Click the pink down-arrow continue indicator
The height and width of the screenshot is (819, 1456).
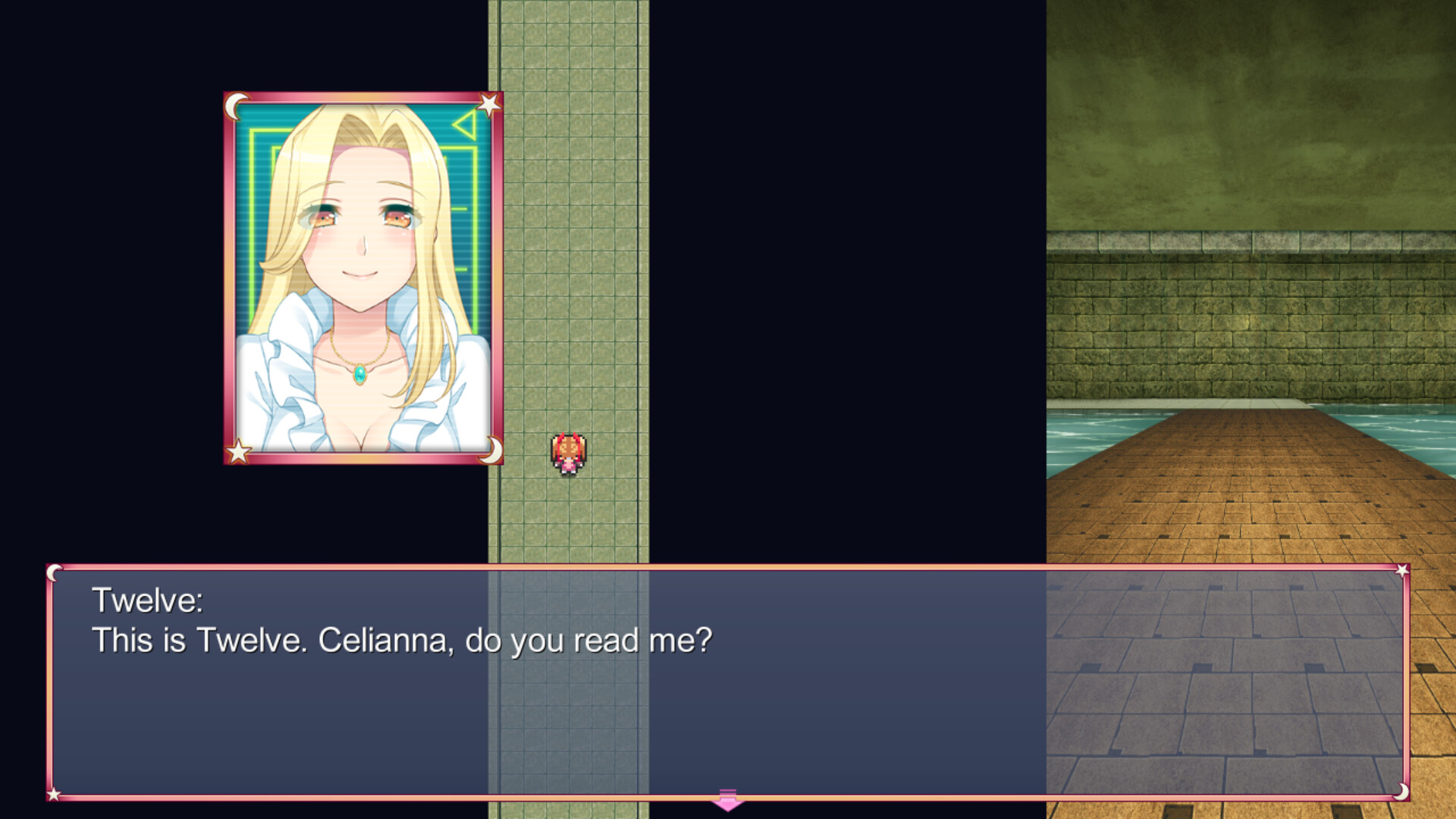[x=729, y=799]
